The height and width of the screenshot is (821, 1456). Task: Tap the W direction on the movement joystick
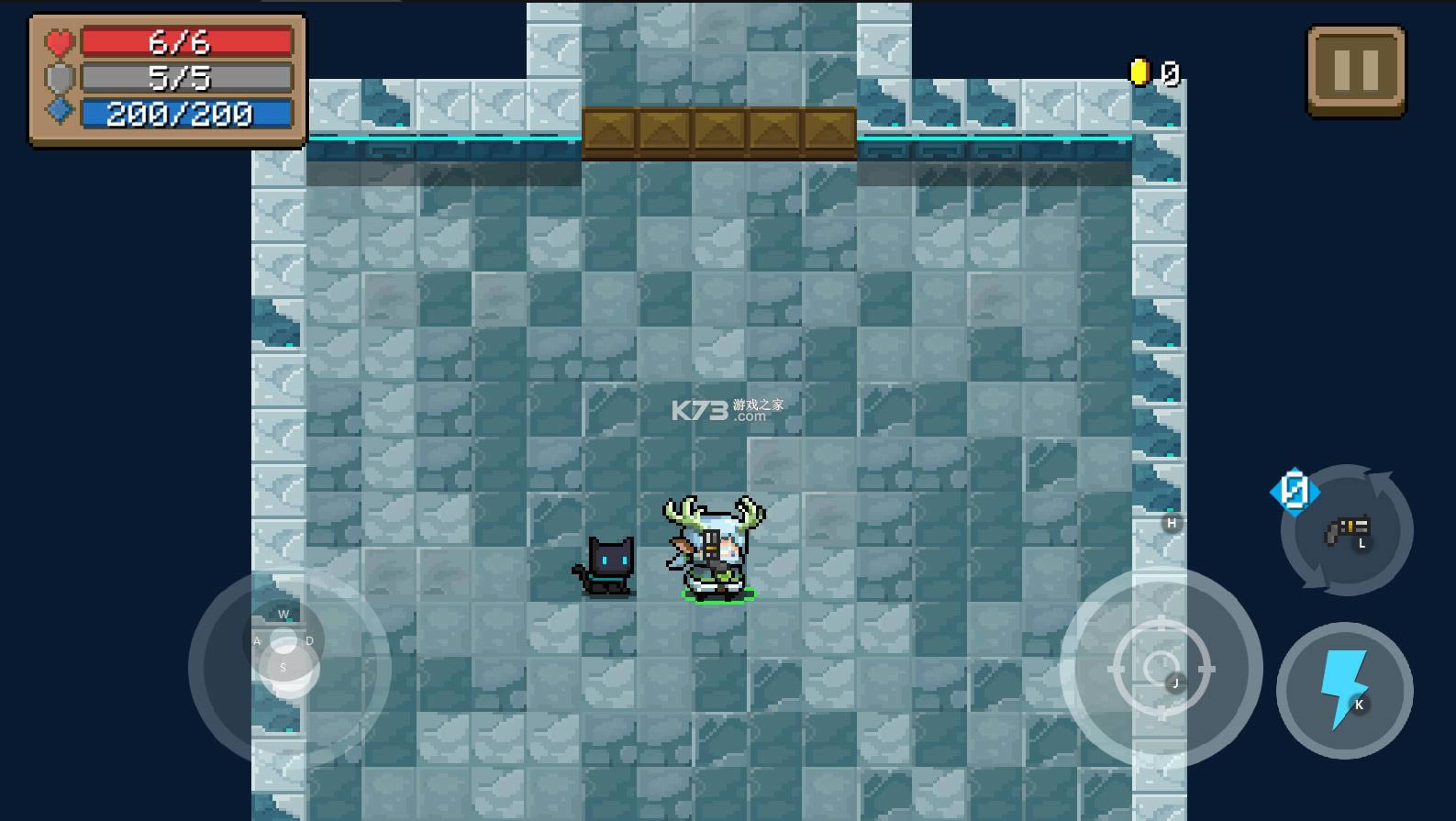coord(283,615)
